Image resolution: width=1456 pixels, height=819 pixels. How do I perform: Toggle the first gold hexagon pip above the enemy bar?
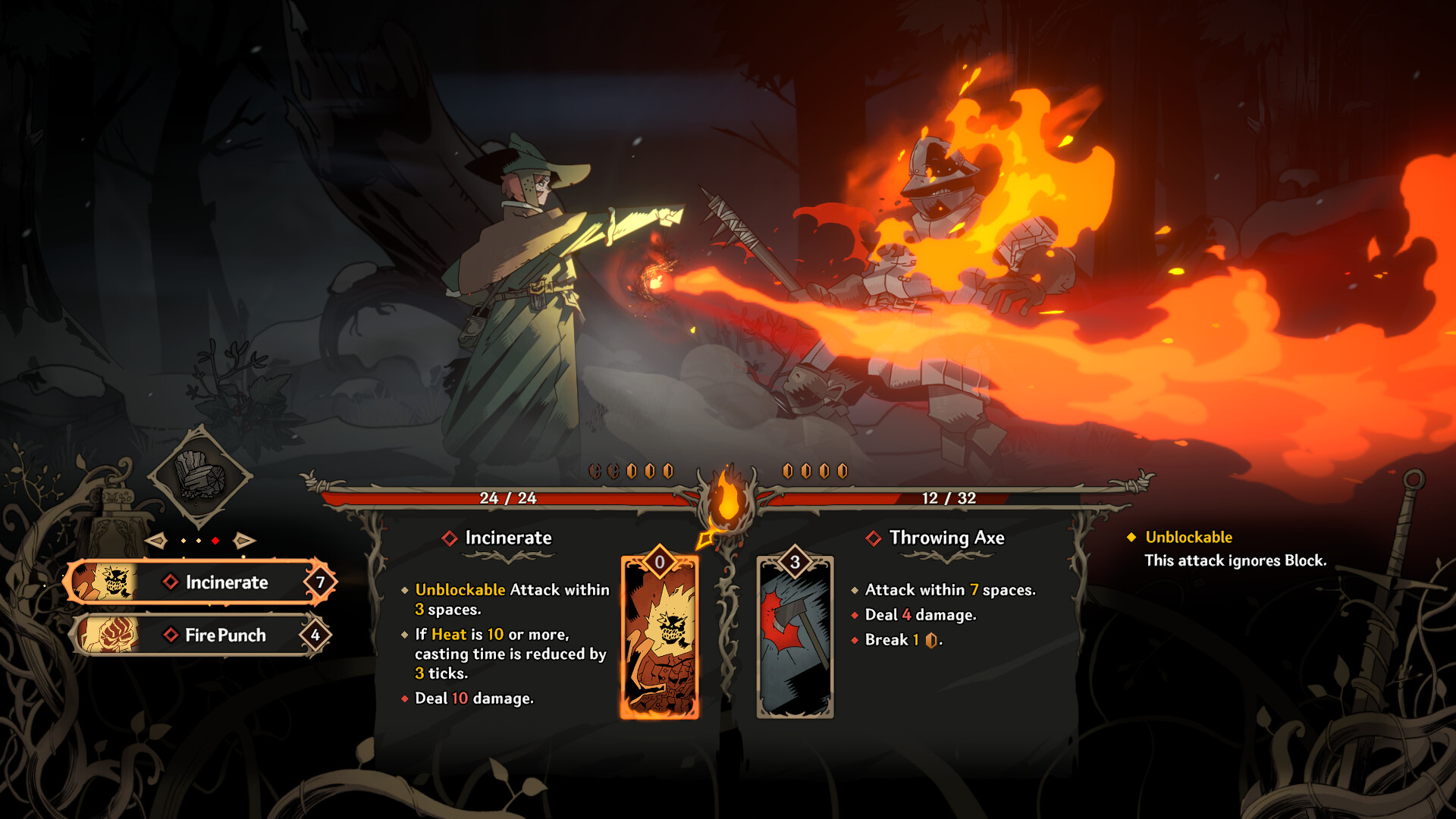[x=786, y=470]
